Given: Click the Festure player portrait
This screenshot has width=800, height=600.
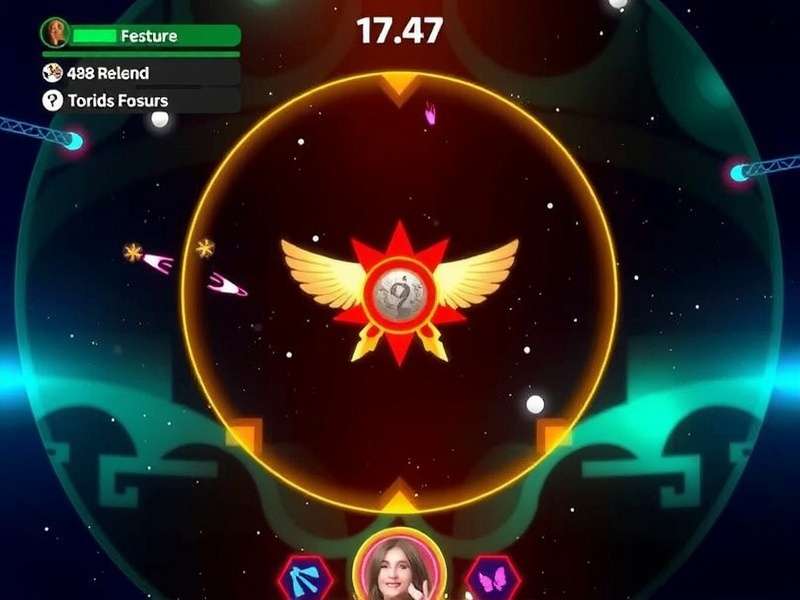Looking at the screenshot, I should pos(54,33).
